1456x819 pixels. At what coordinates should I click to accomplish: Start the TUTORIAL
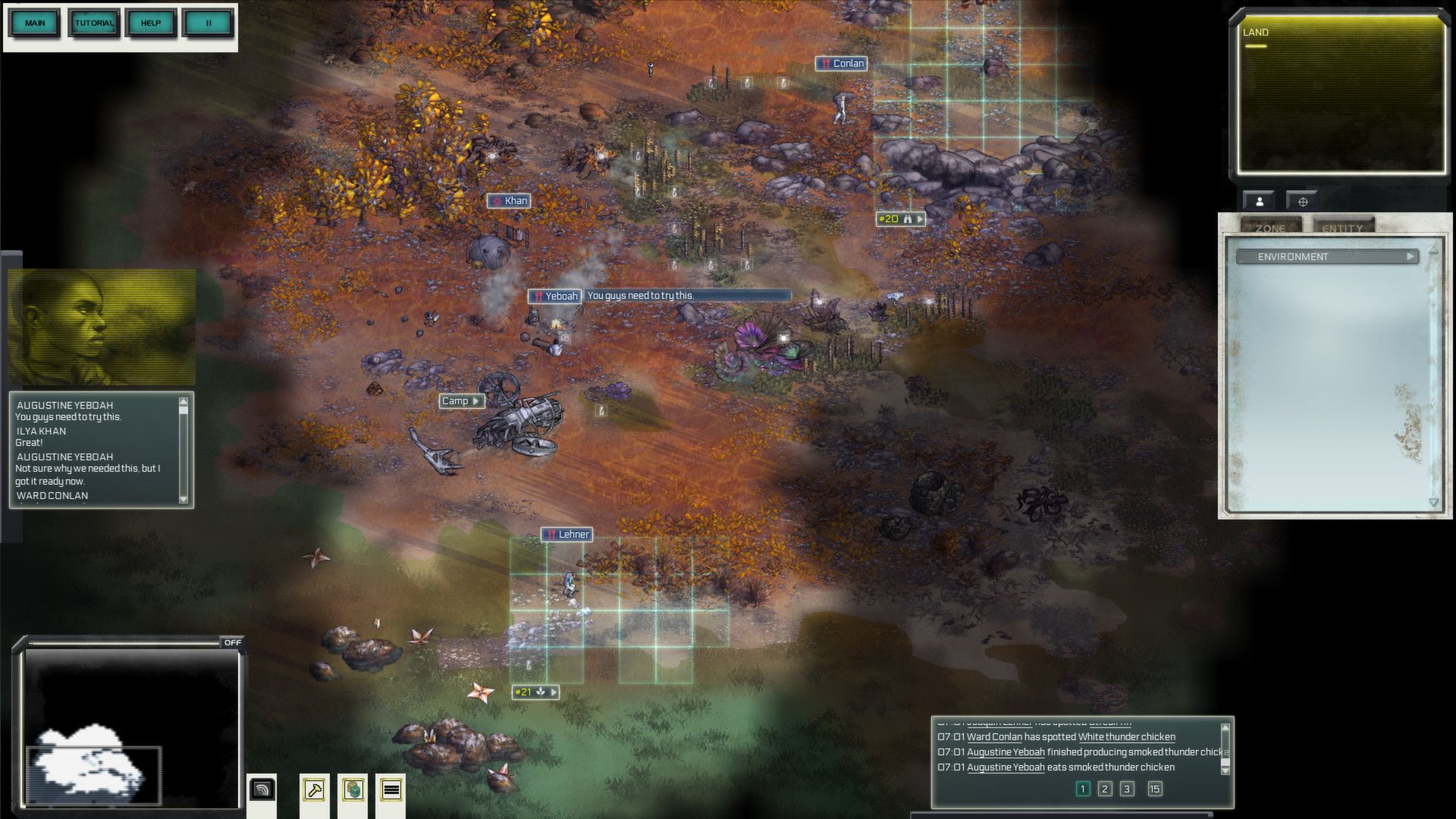tap(94, 23)
